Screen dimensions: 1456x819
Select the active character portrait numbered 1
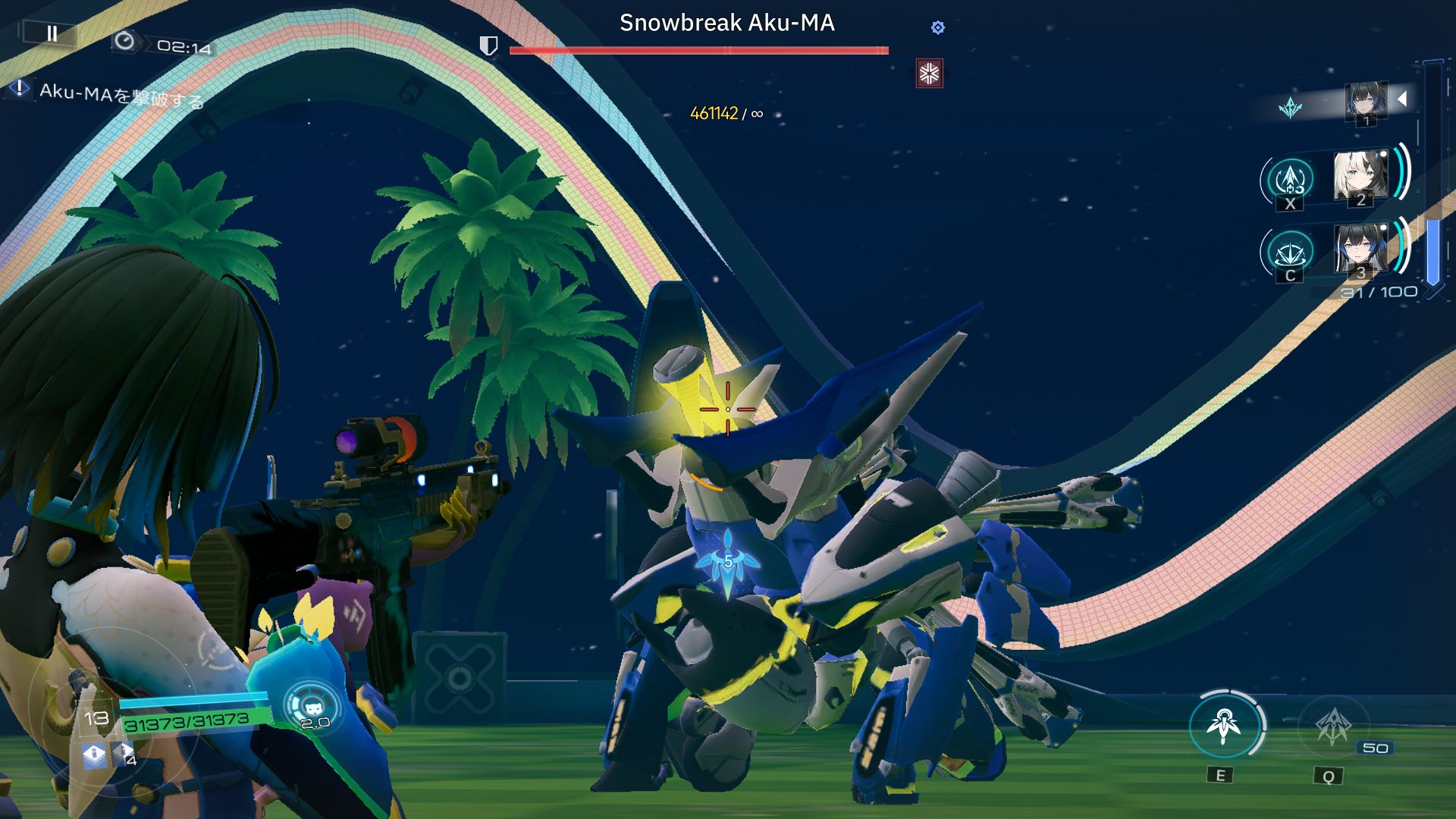[x=1366, y=102]
